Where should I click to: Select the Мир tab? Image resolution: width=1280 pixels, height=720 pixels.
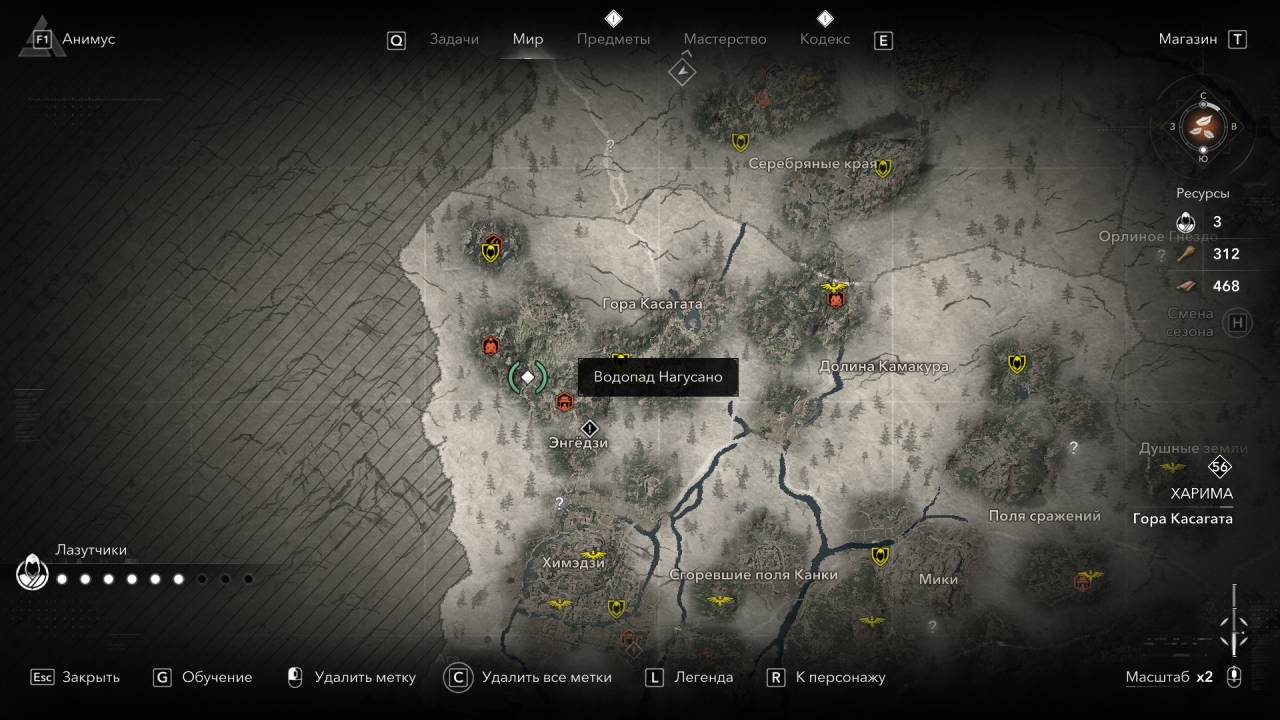[528, 39]
